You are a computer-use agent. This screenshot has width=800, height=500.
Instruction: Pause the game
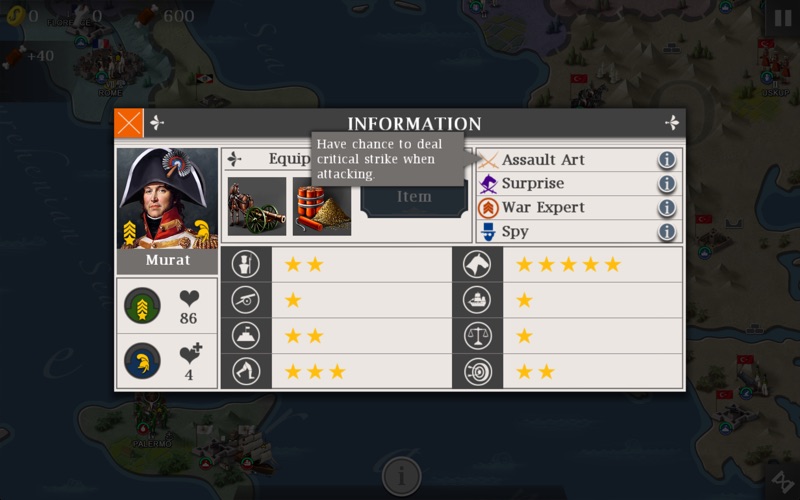tap(782, 17)
